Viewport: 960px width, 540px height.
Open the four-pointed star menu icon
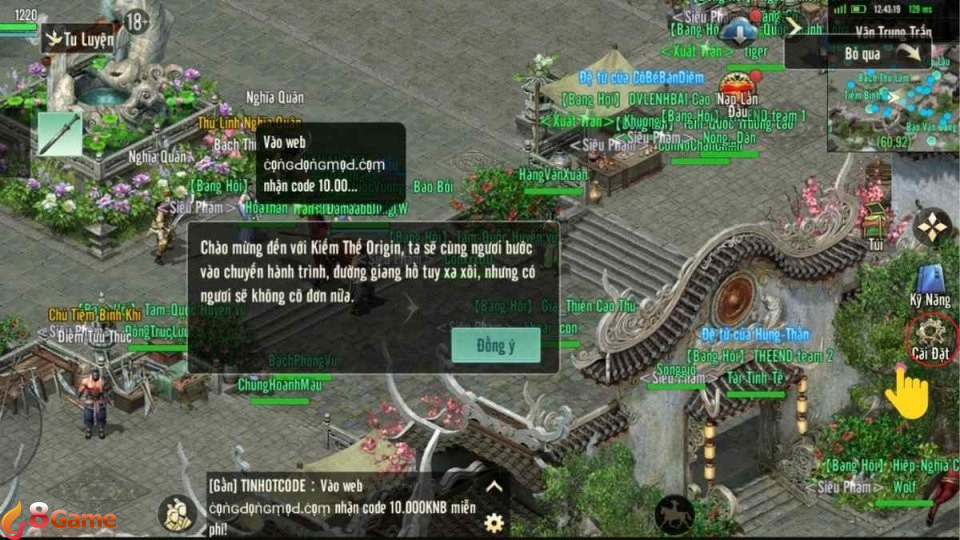(932, 227)
